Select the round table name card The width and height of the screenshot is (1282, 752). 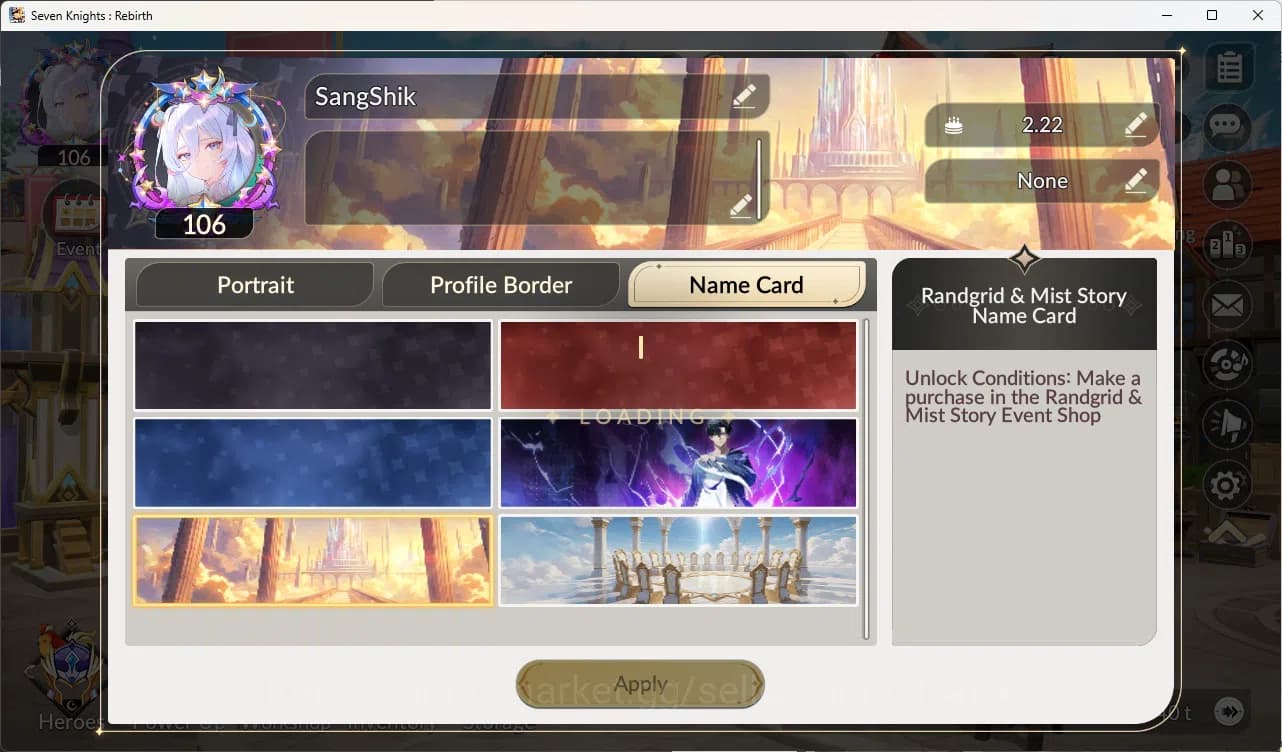678,560
